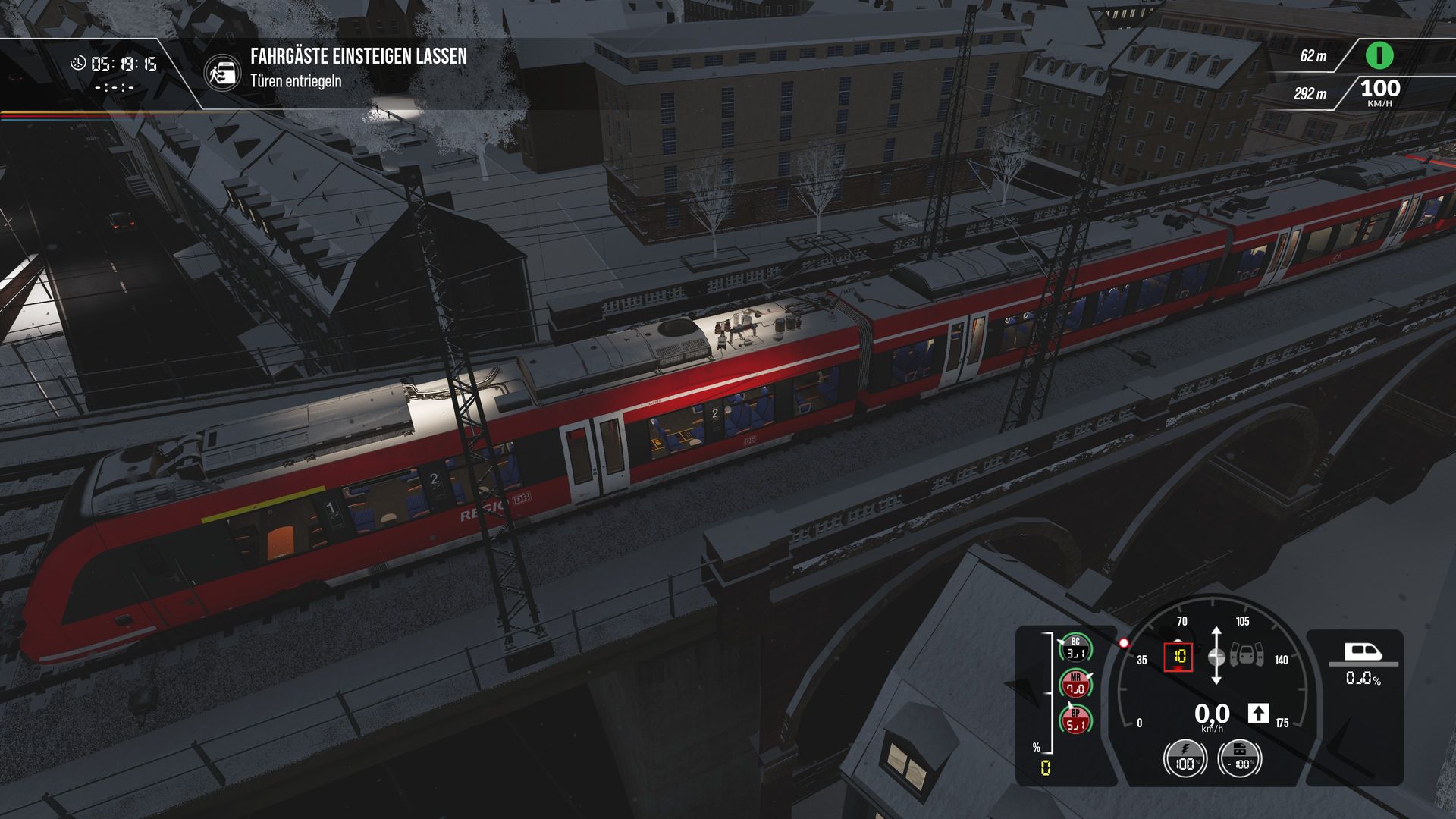Click the door status icon on speedometer
Image resolution: width=1456 pixels, height=819 pixels.
click(x=1247, y=654)
